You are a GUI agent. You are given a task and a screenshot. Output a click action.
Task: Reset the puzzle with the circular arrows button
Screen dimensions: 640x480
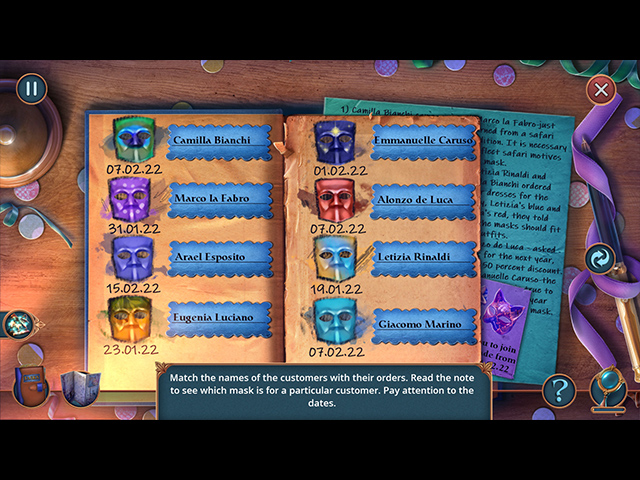[x=601, y=259]
